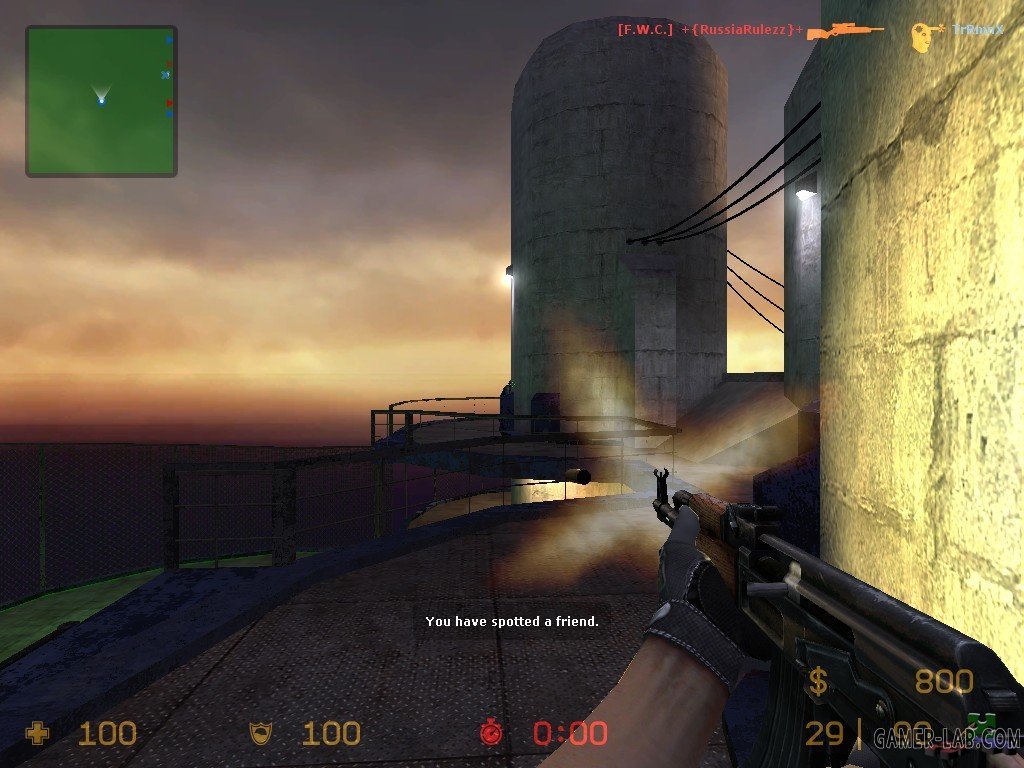The width and height of the screenshot is (1024, 768).
Task: Select the sniper rifle kill feed icon
Action: [x=845, y=31]
